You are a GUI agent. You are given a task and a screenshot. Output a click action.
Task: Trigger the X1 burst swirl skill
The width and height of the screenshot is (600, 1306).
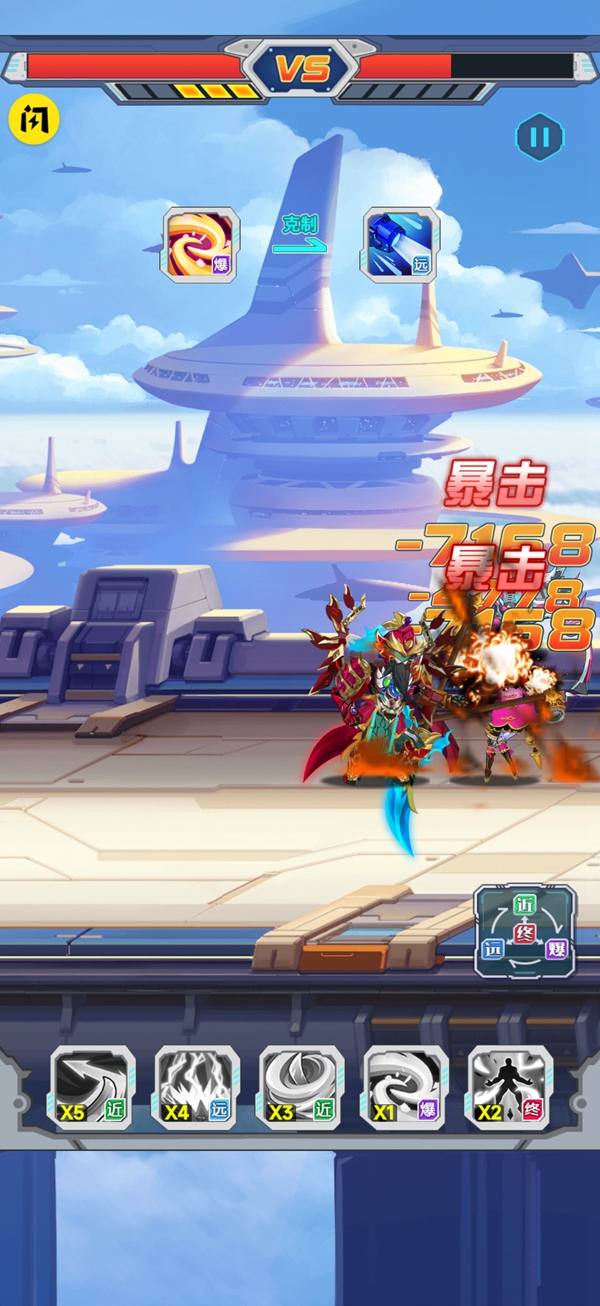(405, 1088)
